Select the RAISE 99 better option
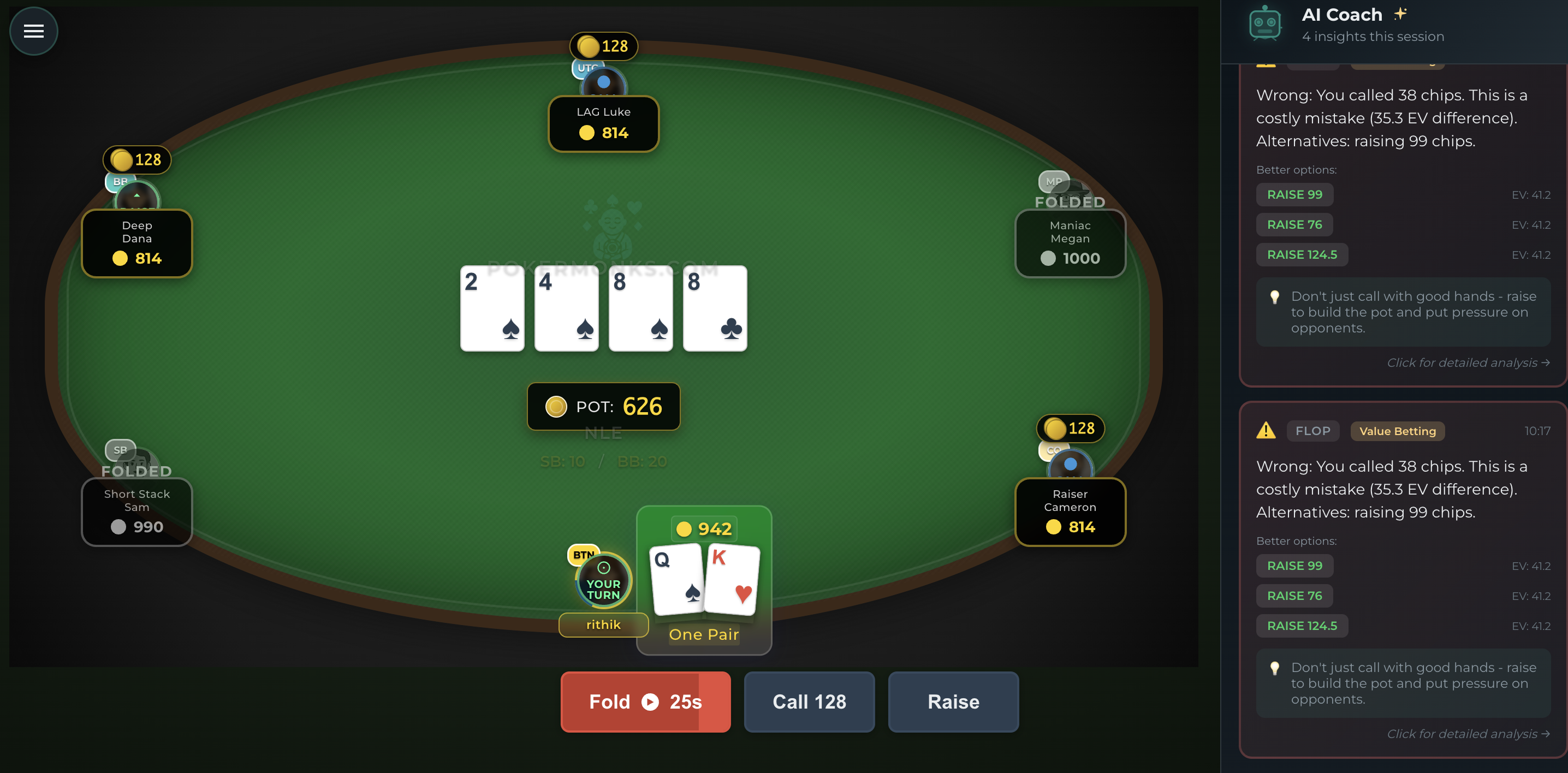Viewport: 1568px width, 773px height. click(1294, 566)
